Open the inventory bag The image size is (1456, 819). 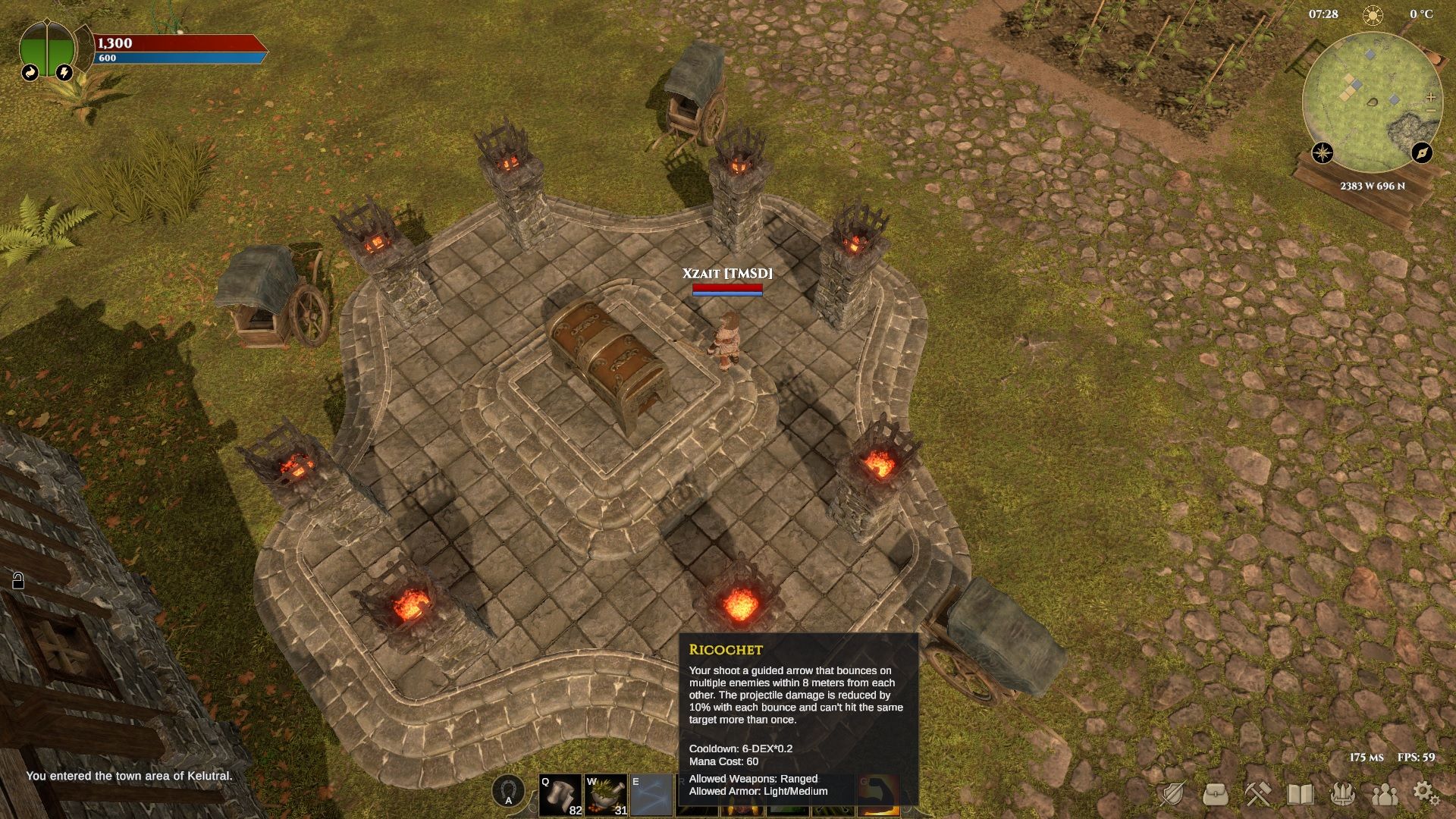click(x=1216, y=794)
